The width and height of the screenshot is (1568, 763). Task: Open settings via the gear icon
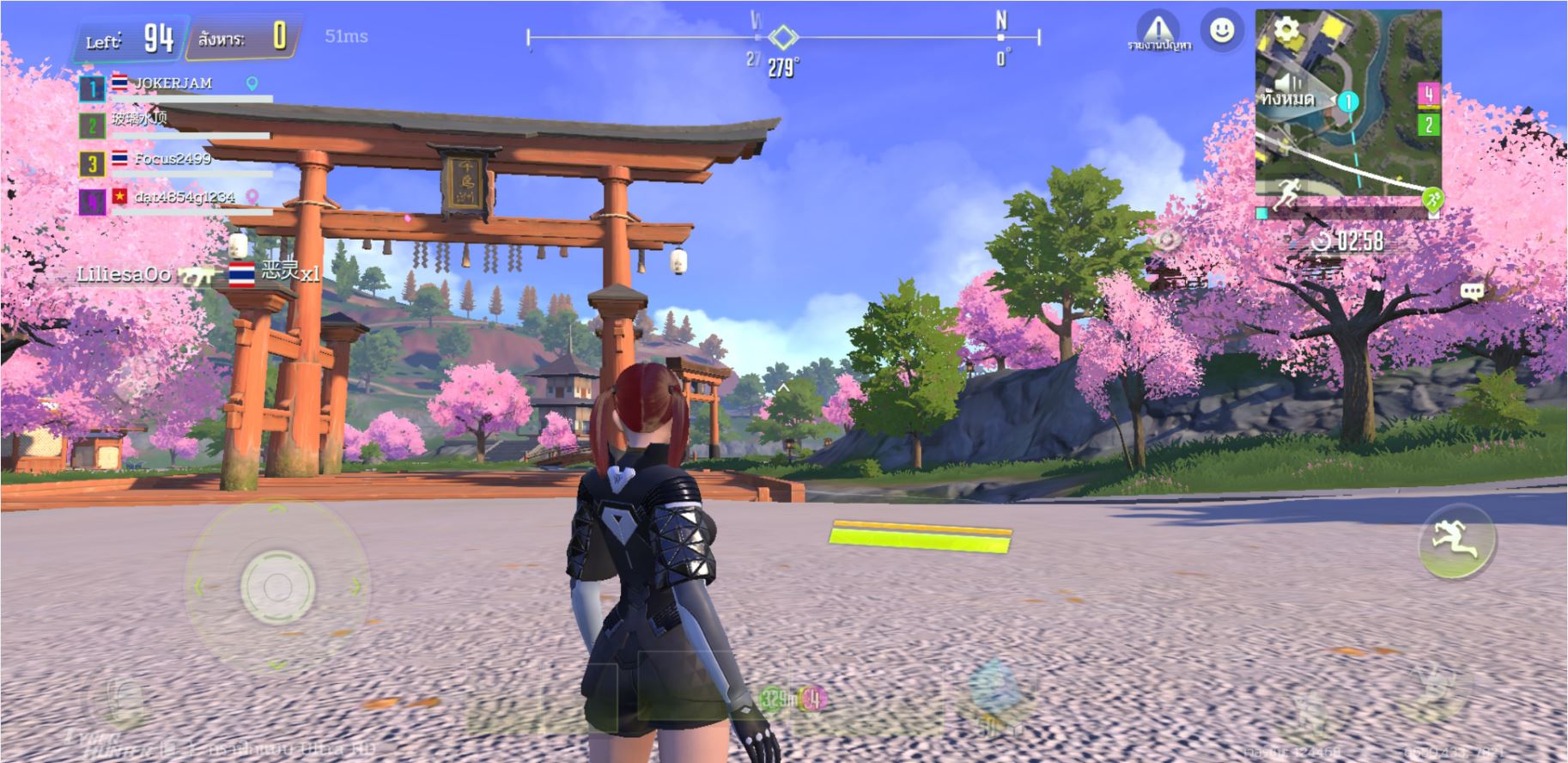(1285, 31)
